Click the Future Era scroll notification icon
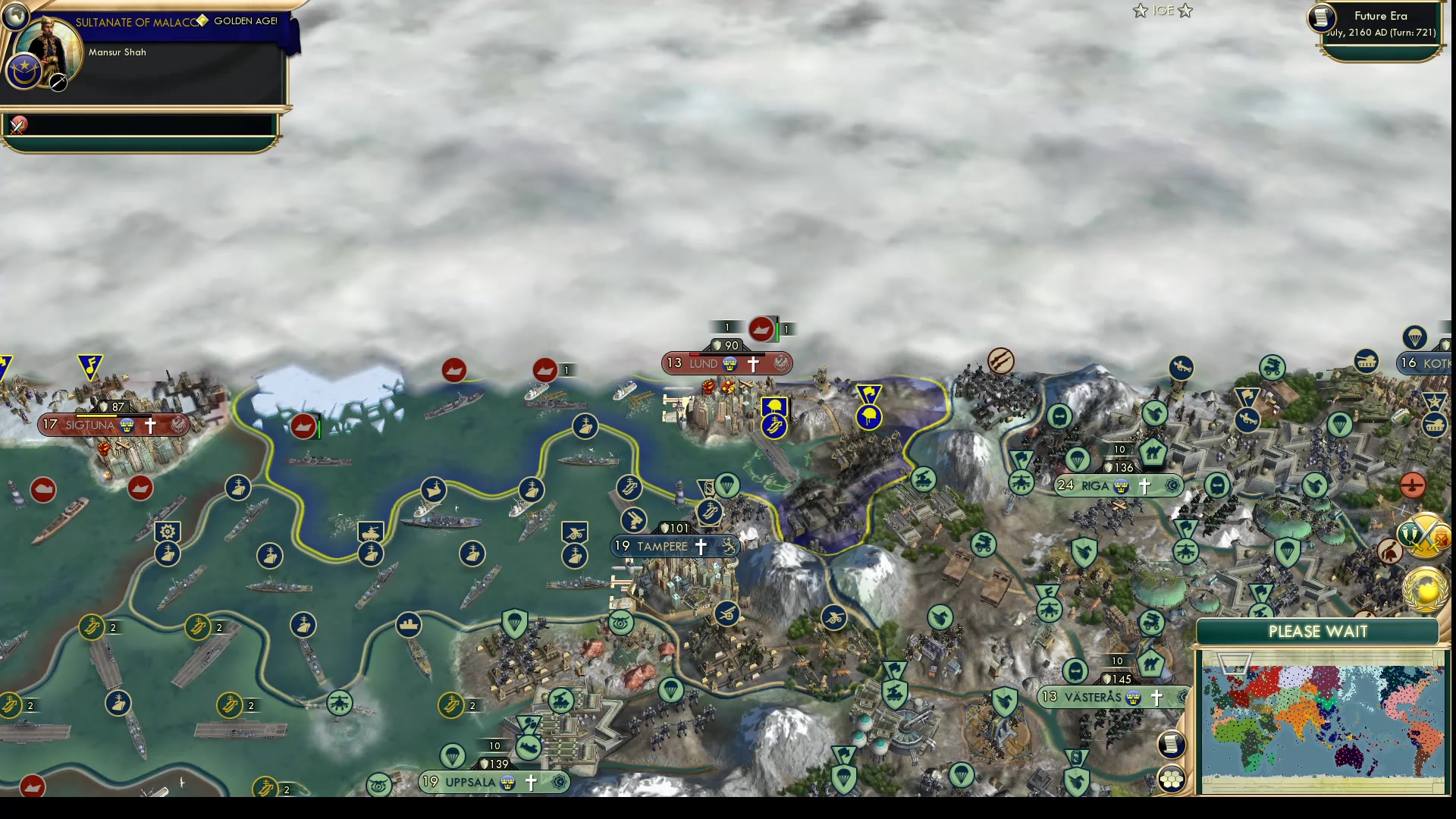The width and height of the screenshot is (1456, 819). (1320, 18)
